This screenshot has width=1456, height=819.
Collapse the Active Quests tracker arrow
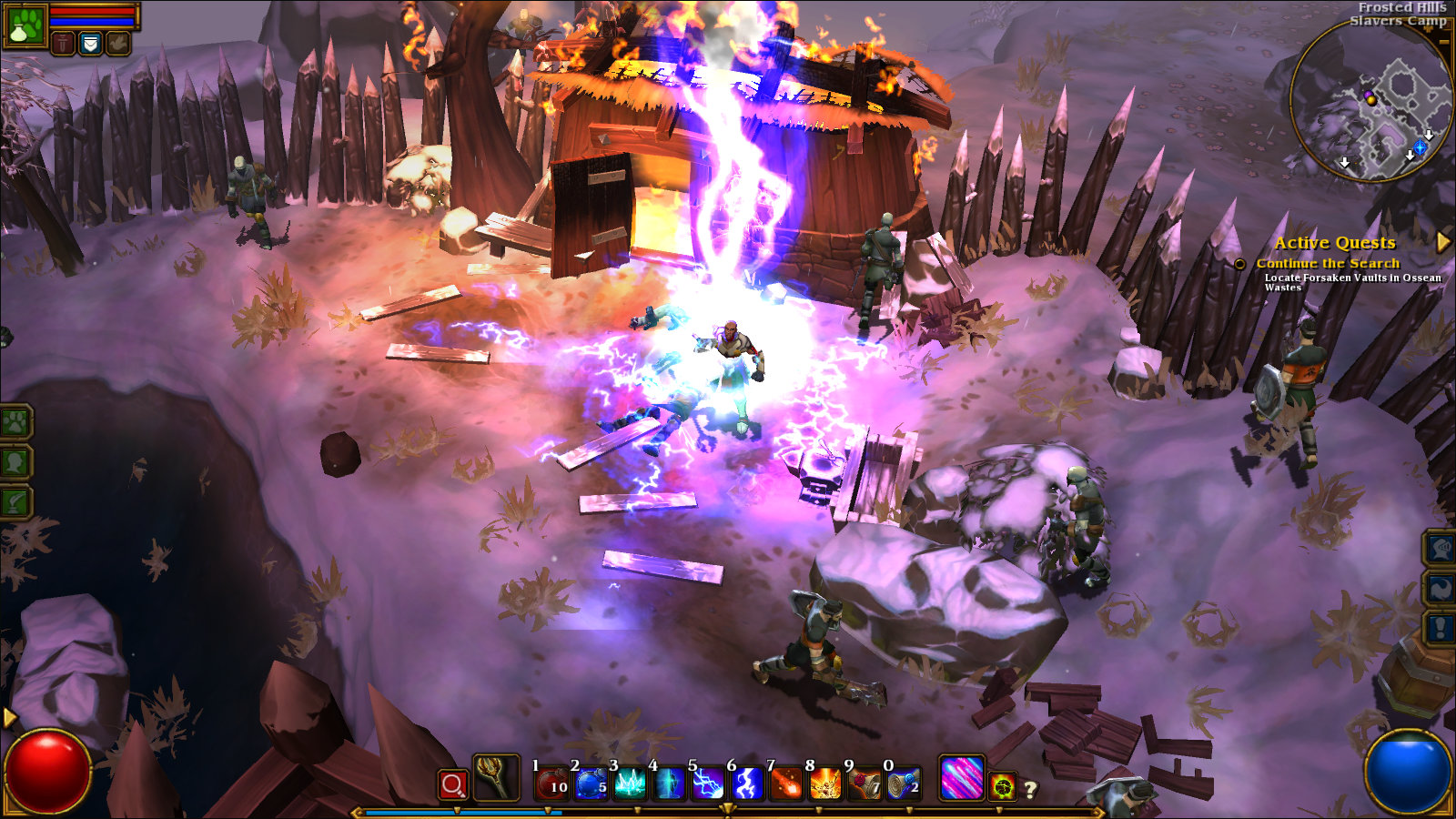click(x=1442, y=242)
